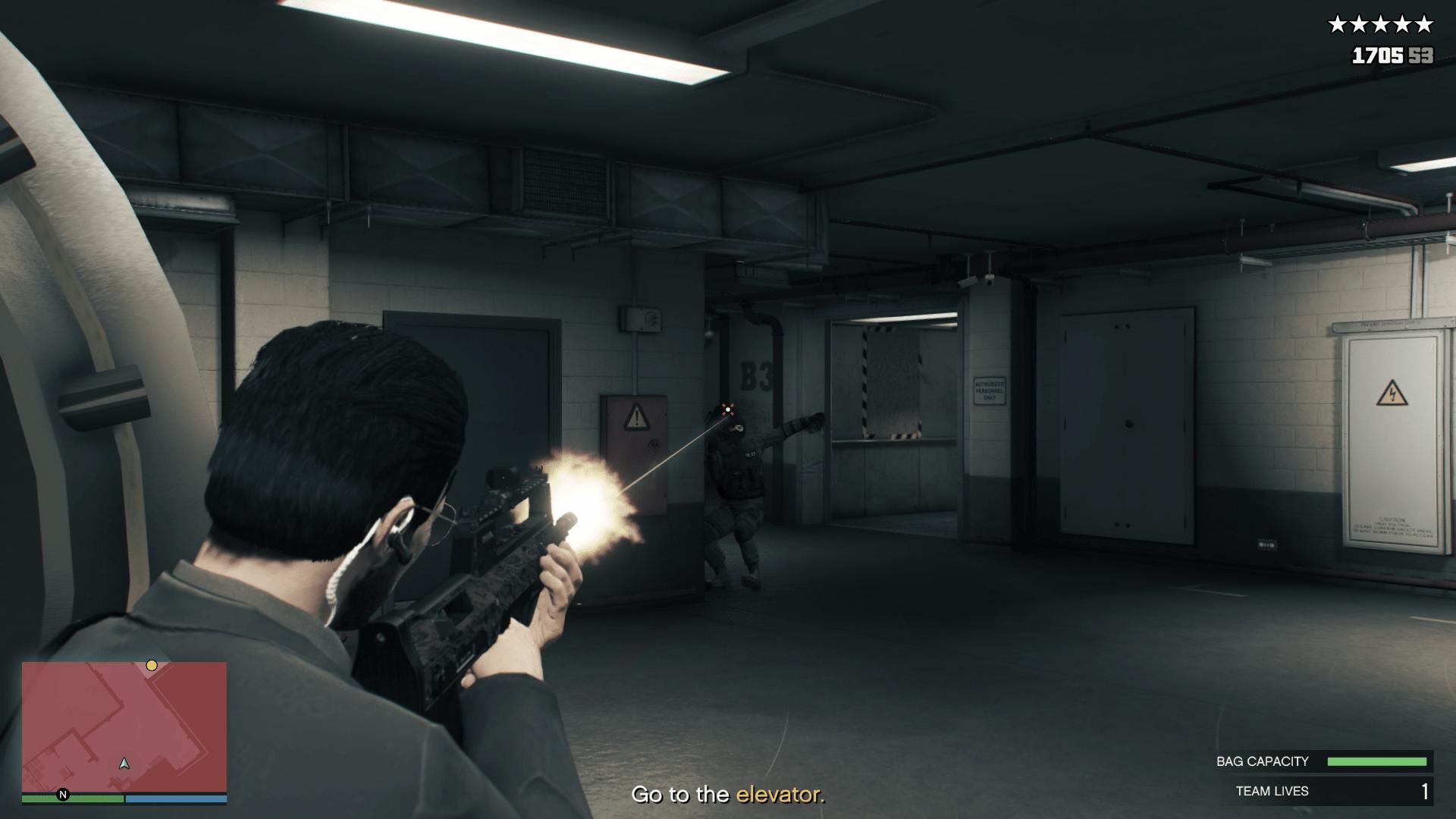
Task: Toggle the blue armor bar under the minimap
Action: [x=176, y=799]
